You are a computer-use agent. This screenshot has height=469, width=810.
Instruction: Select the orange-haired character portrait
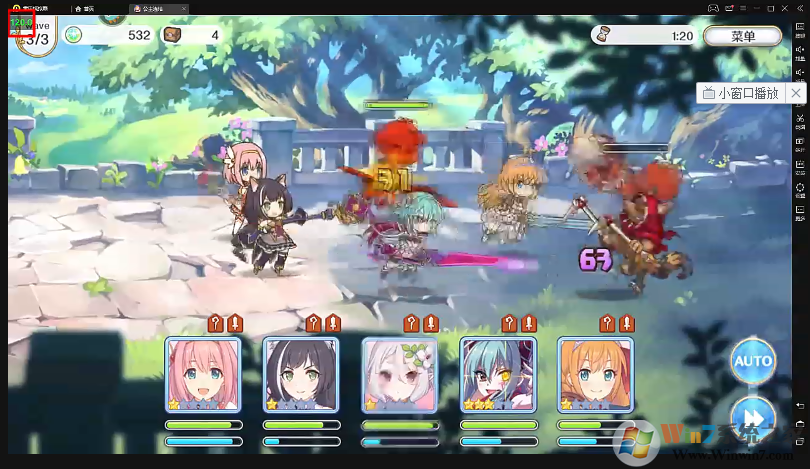(x=596, y=374)
